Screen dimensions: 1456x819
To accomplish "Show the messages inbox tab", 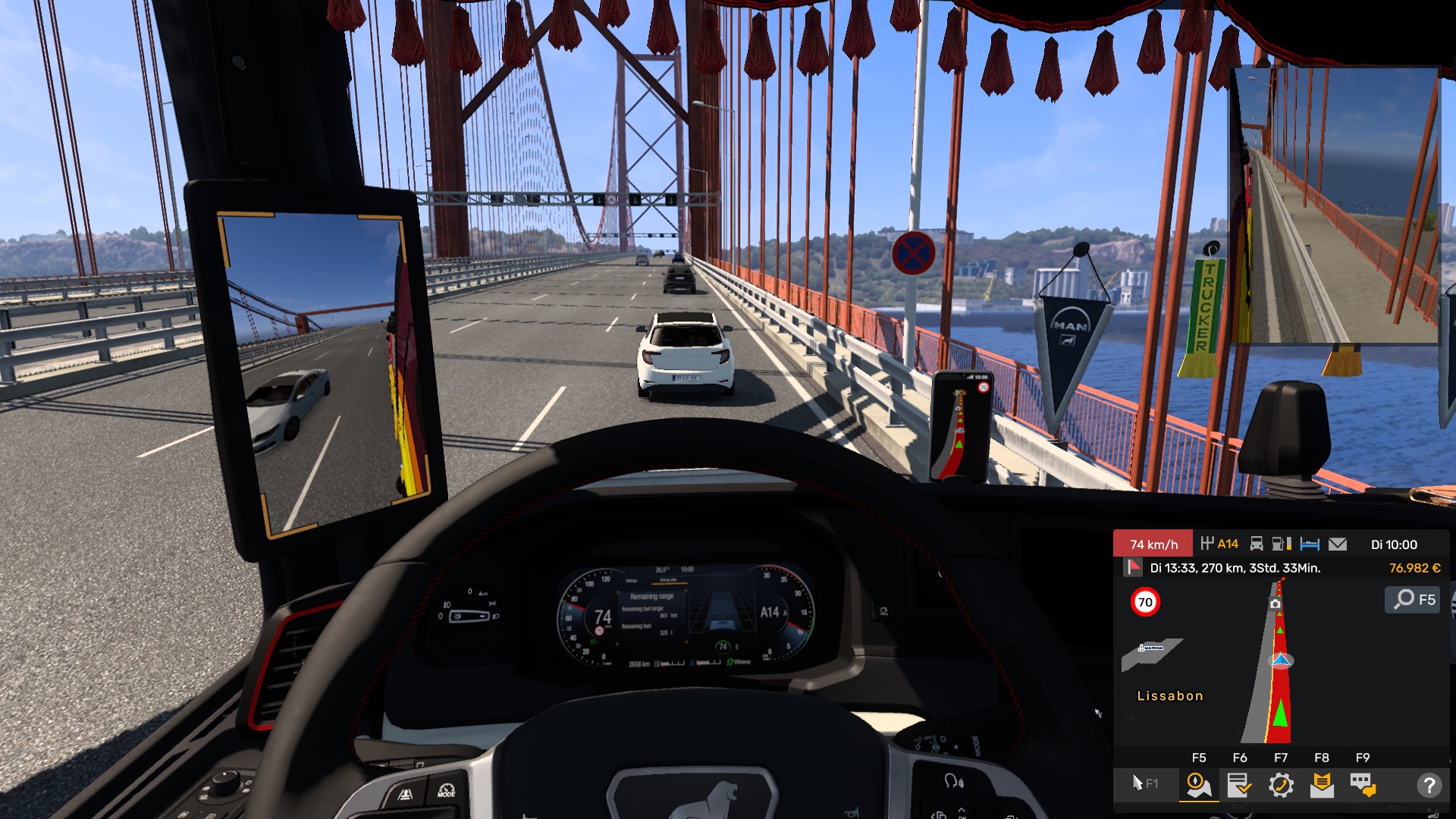I will [x=1322, y=785].
